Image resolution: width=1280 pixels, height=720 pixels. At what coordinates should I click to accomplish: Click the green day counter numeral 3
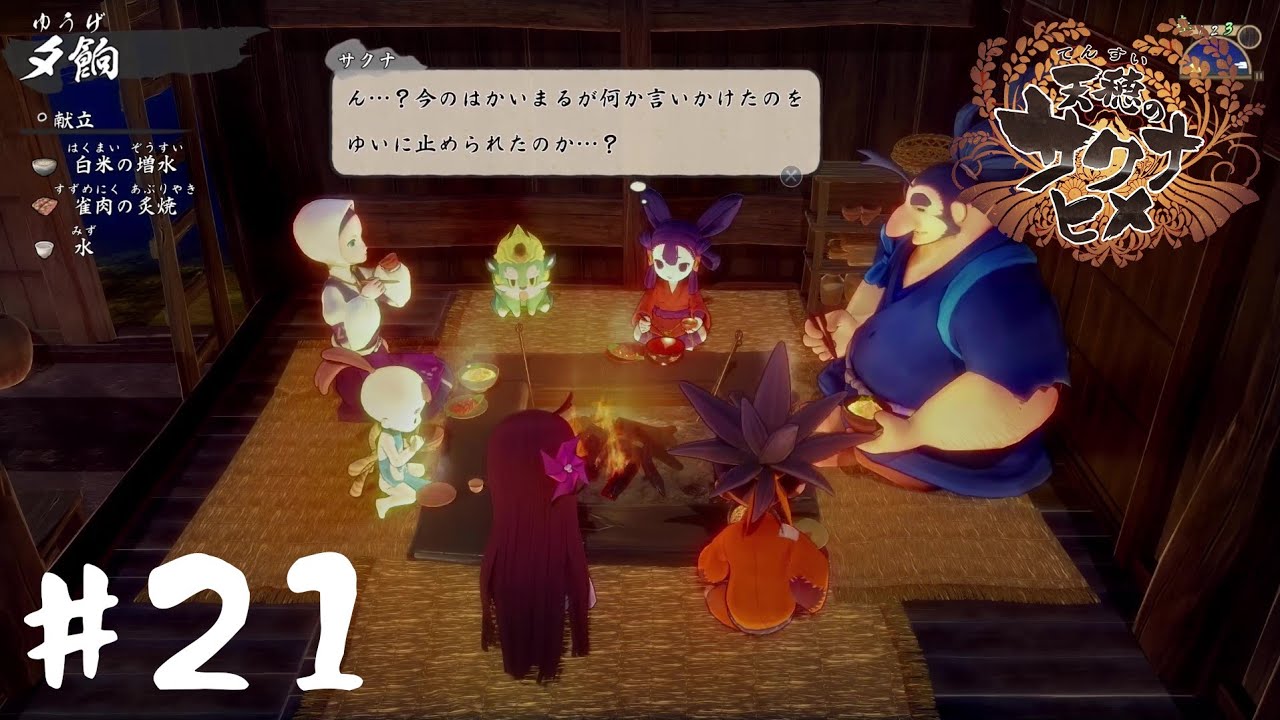(1229, 29)
